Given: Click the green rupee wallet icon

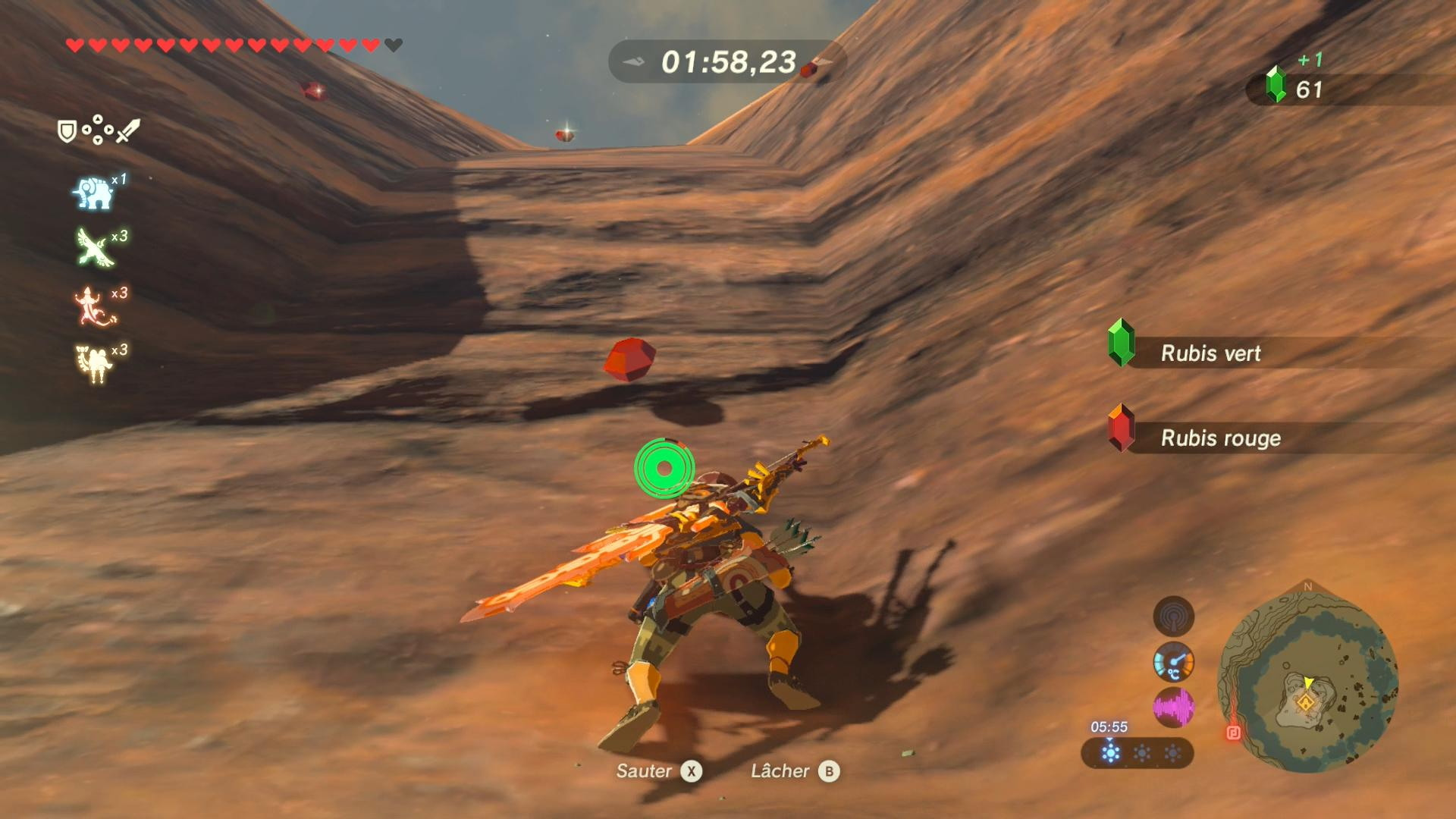Looking at the screenshot, I should click(1276, 84).
